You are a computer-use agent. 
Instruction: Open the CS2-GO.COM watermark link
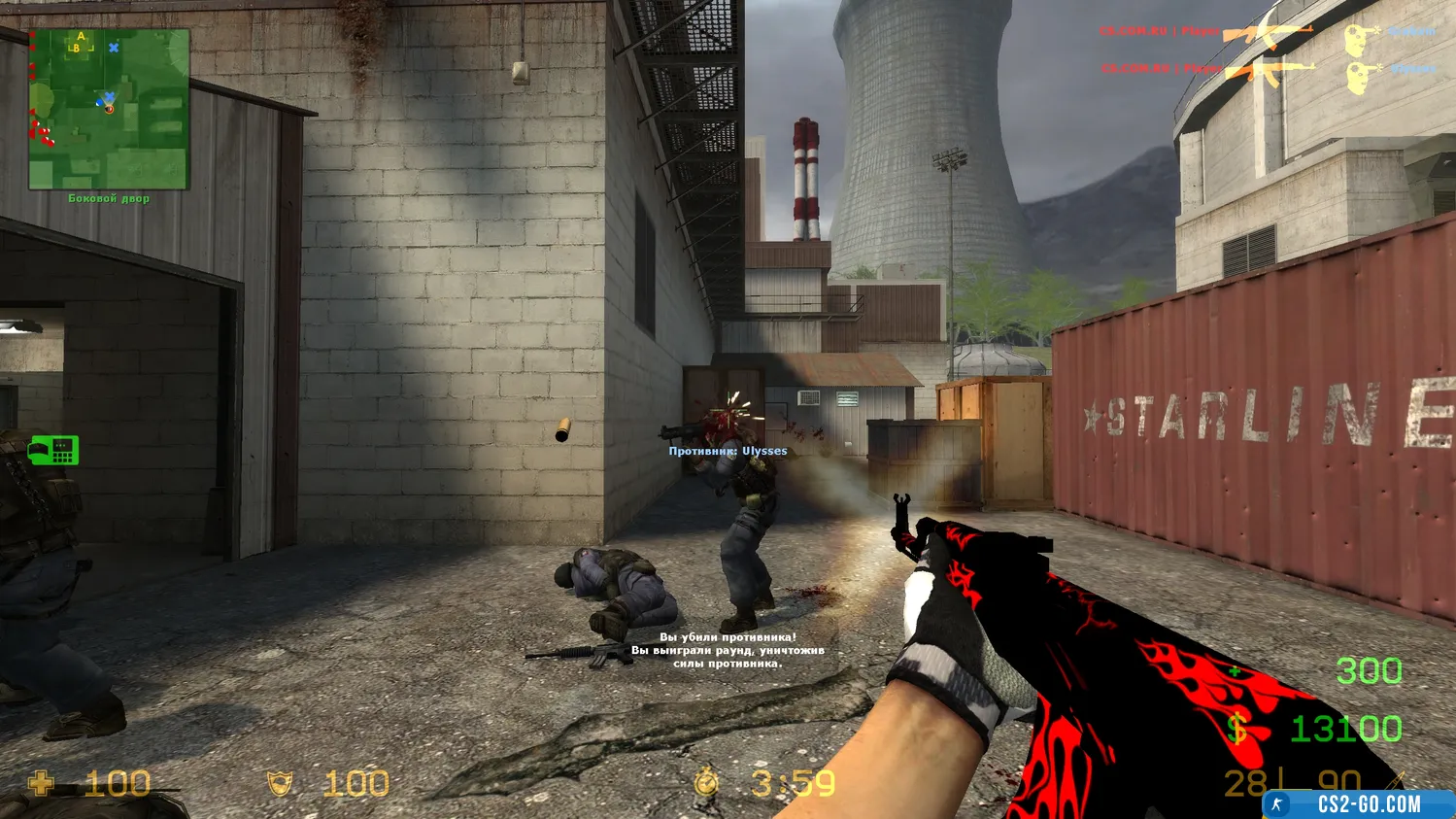[1358, 804]
